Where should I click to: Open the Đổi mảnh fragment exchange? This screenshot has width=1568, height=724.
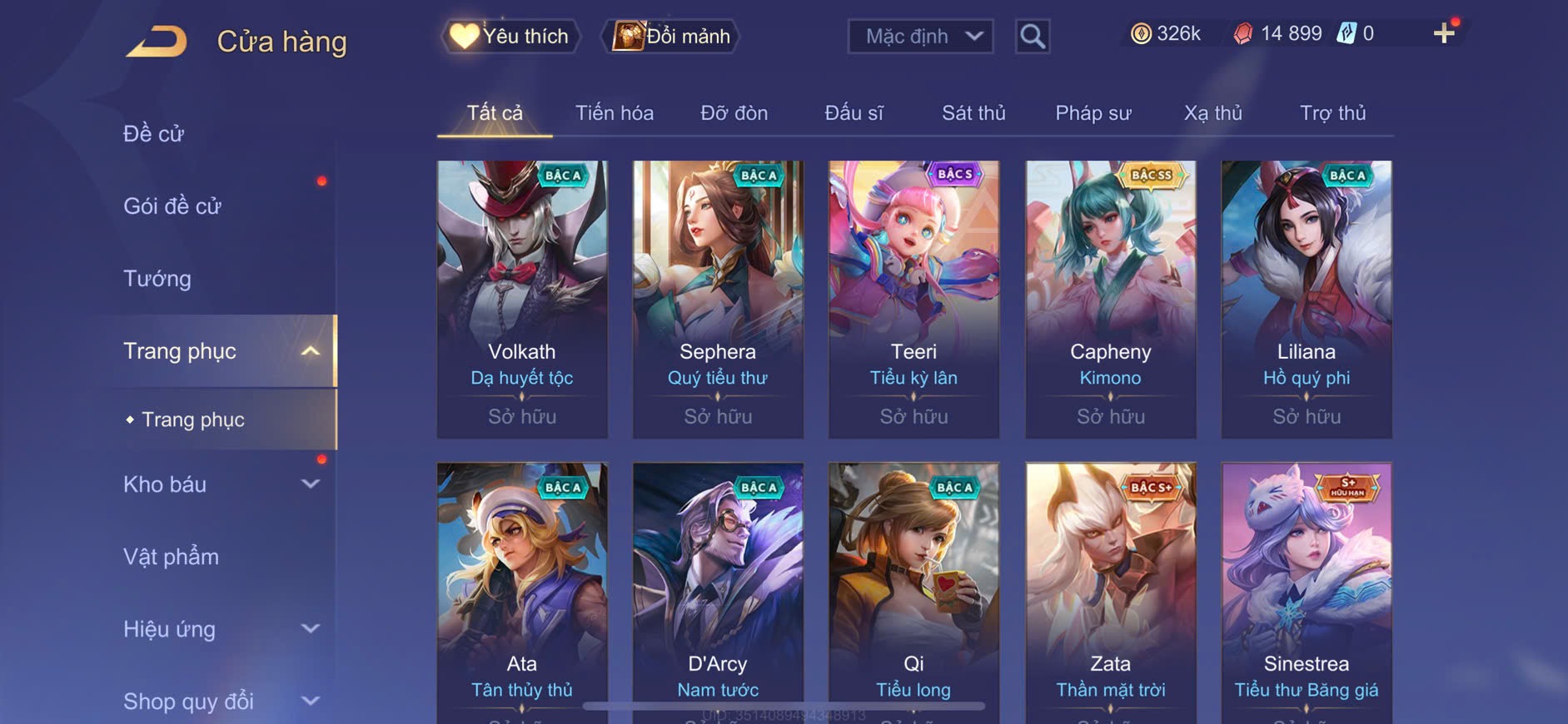click(x=671, y=37)
